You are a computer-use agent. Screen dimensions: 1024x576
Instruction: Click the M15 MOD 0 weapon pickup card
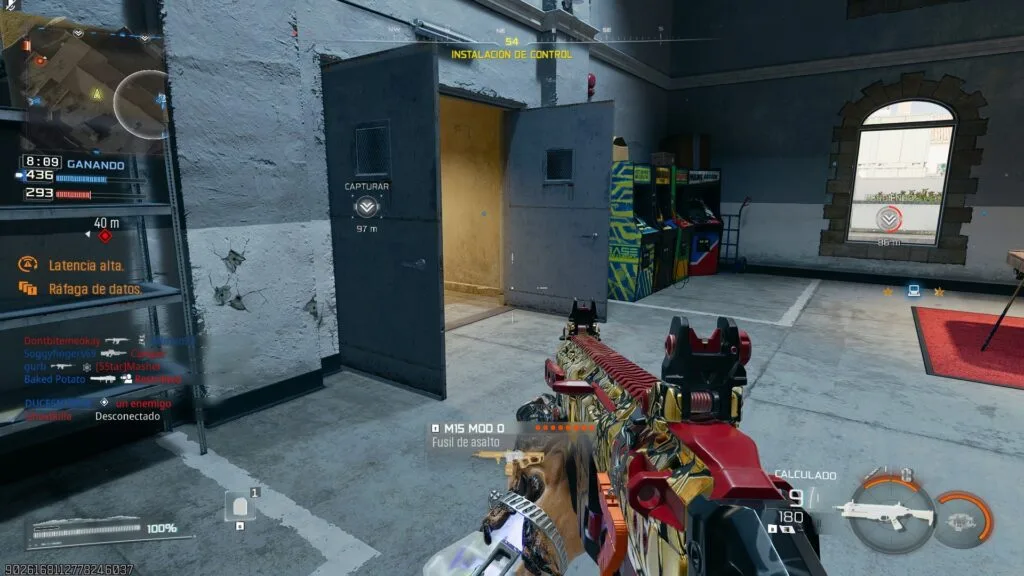490,434
